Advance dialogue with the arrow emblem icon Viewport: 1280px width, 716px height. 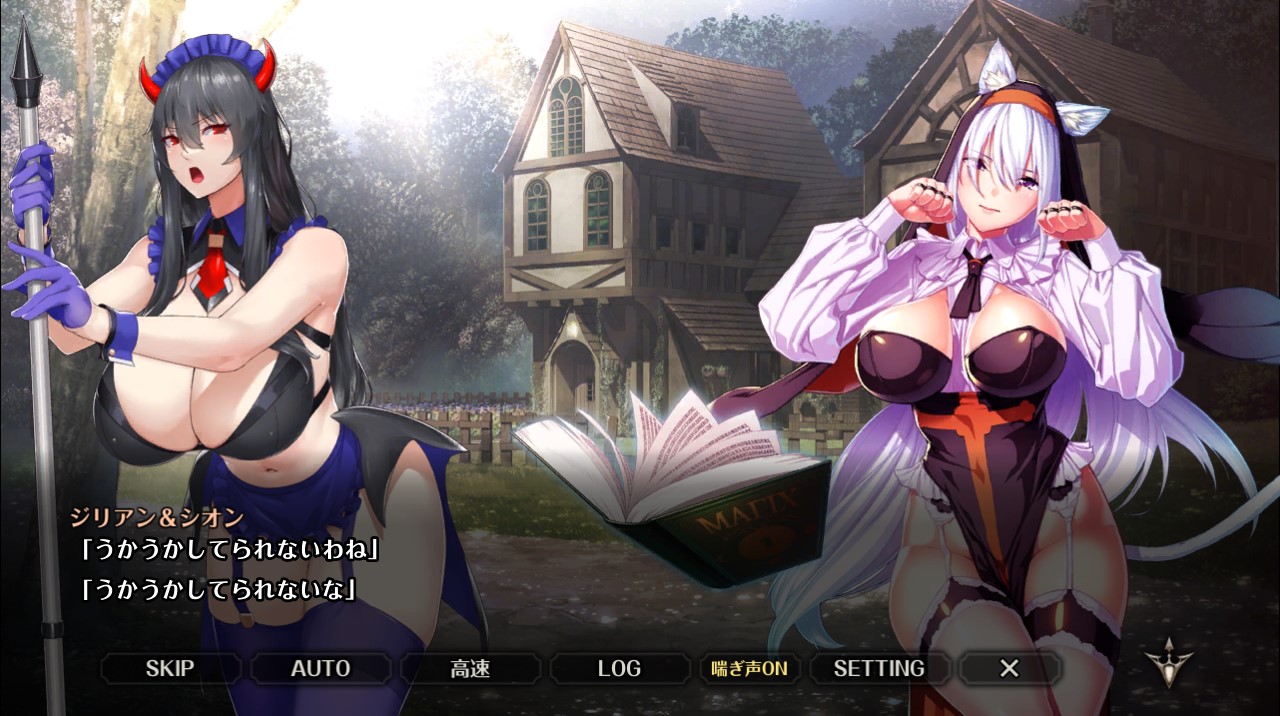click(1169, 663)
